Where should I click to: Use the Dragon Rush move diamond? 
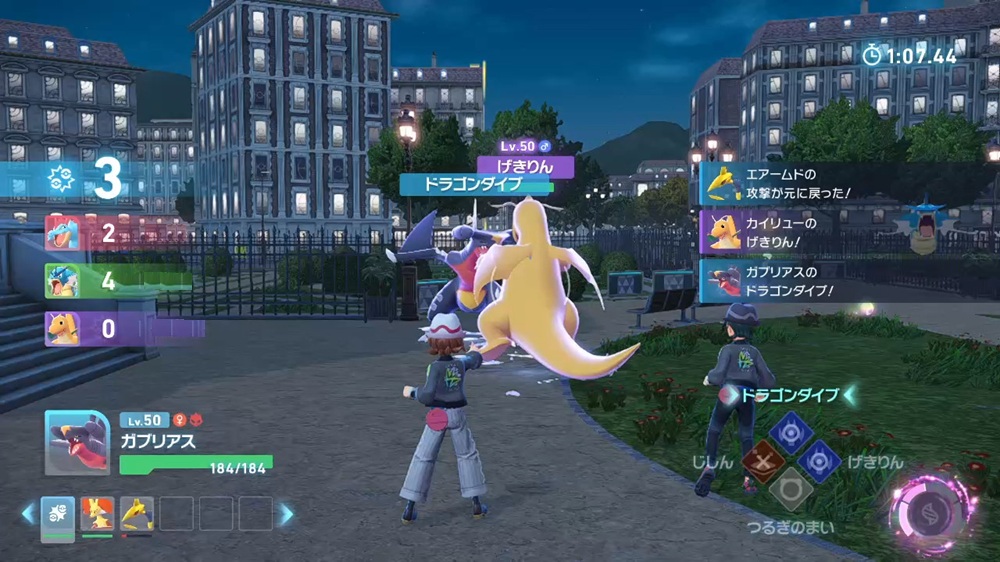click(790, 432)
